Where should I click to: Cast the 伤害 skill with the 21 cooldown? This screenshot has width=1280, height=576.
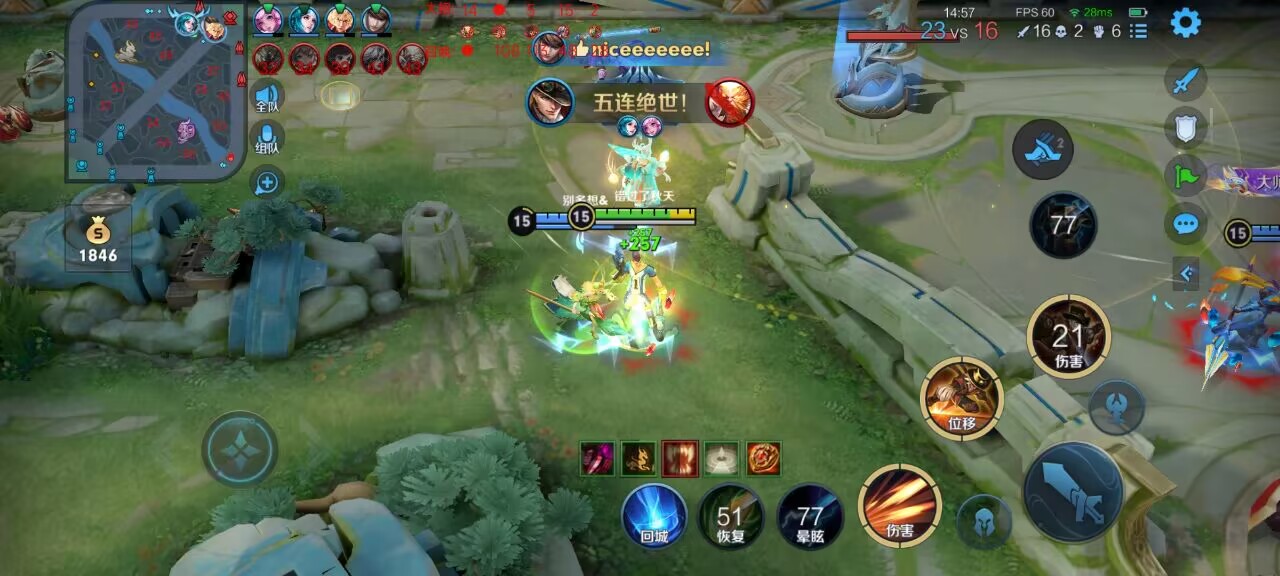click(1068, 337)
